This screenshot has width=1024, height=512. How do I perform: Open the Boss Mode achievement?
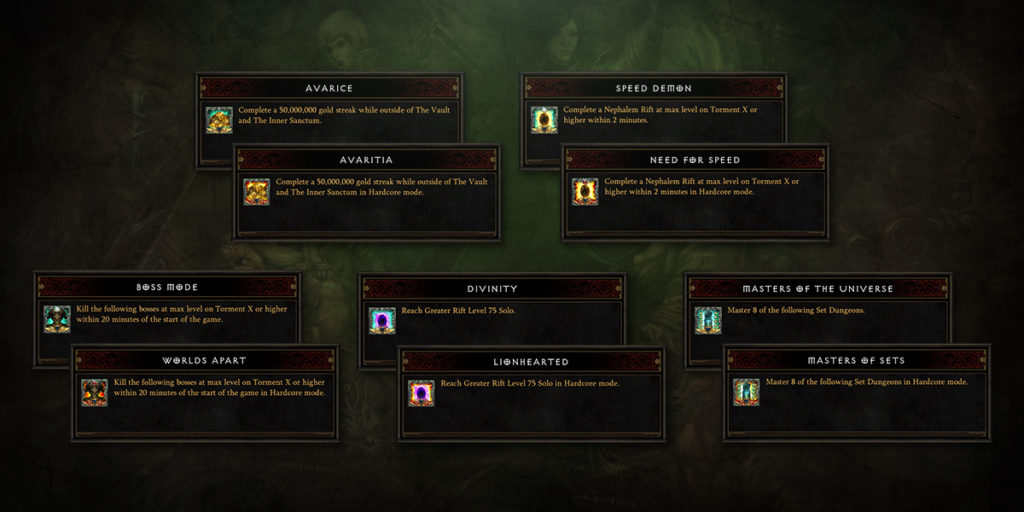(167, 288)
